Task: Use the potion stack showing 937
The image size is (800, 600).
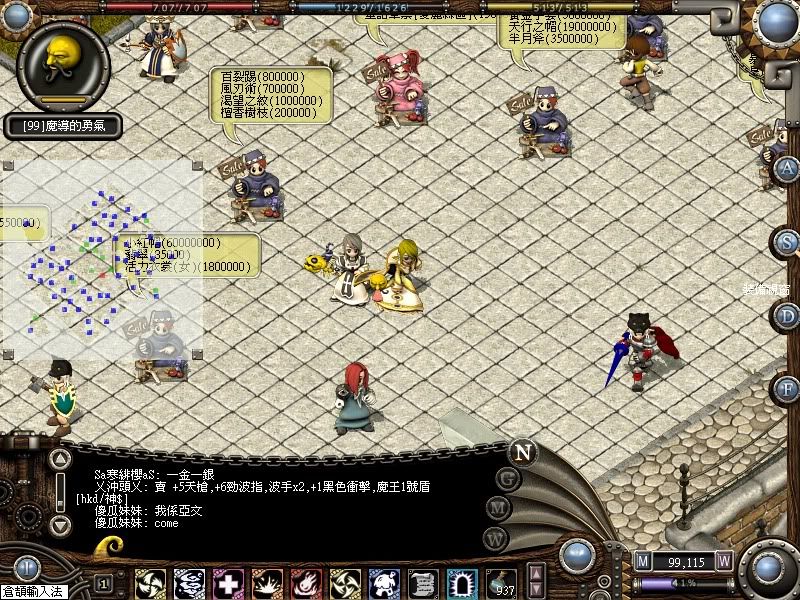Action: click(501, 583)
